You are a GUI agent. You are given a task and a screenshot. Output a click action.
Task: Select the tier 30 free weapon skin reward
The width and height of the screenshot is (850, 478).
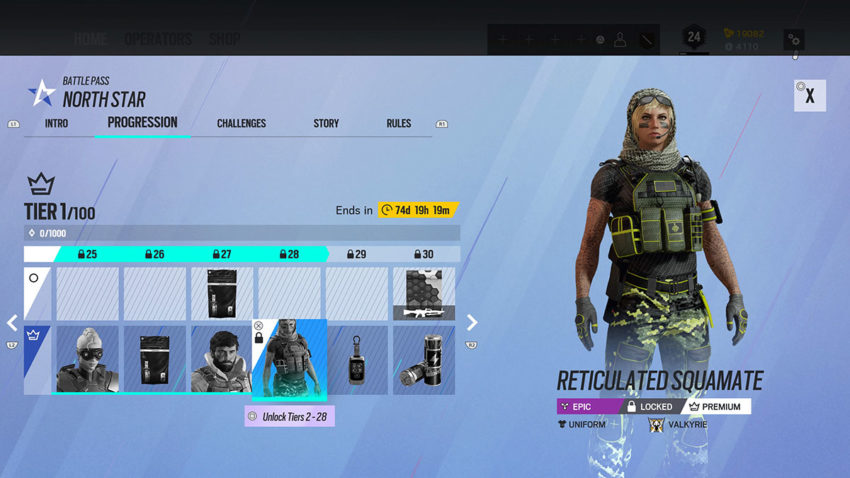424,293
